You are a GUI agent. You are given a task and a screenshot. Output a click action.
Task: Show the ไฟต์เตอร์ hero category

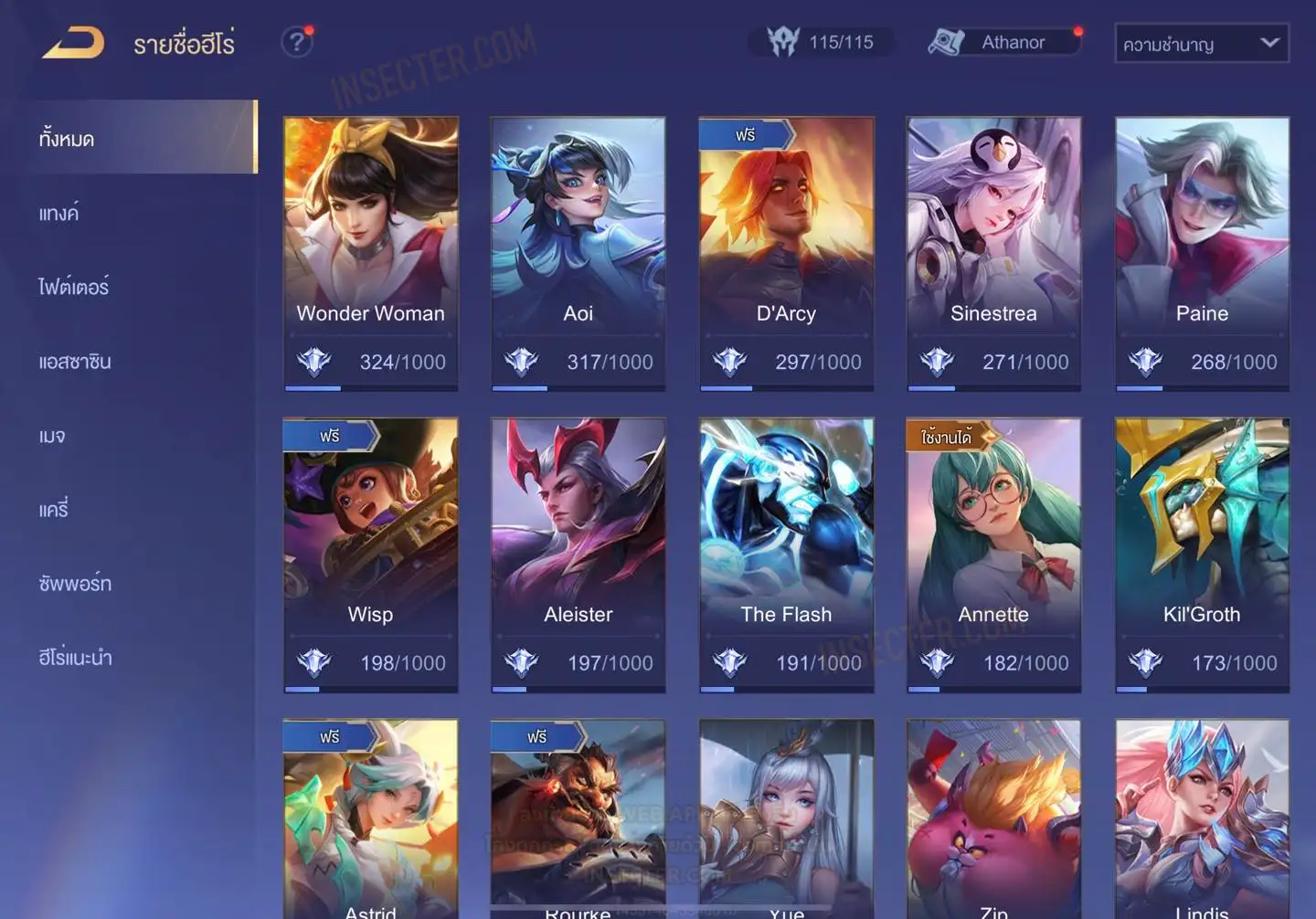(73, 287)
